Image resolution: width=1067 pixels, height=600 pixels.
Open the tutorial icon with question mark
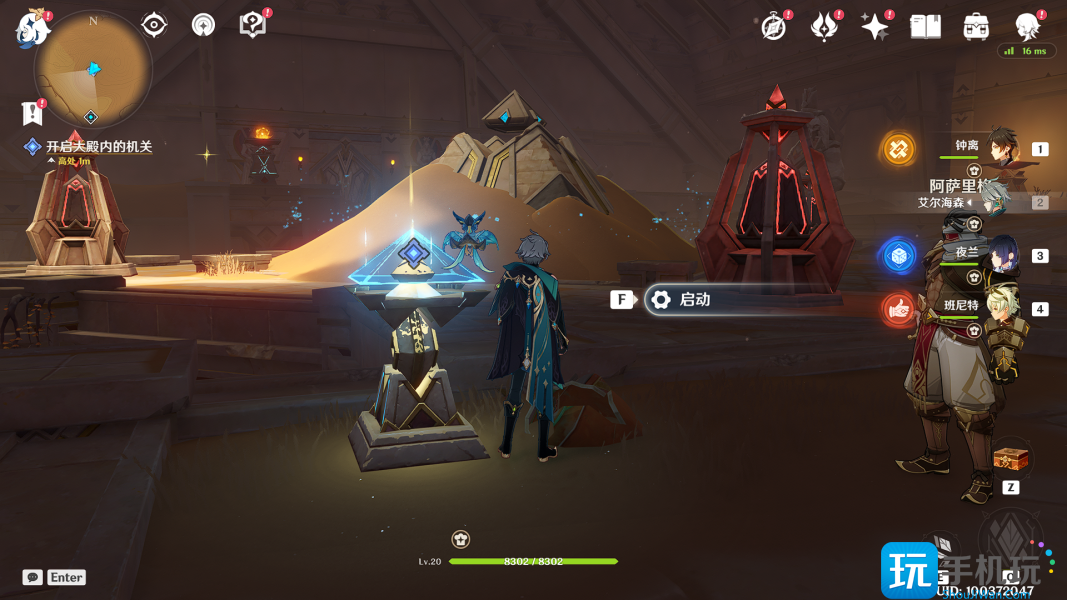point(253,25)
